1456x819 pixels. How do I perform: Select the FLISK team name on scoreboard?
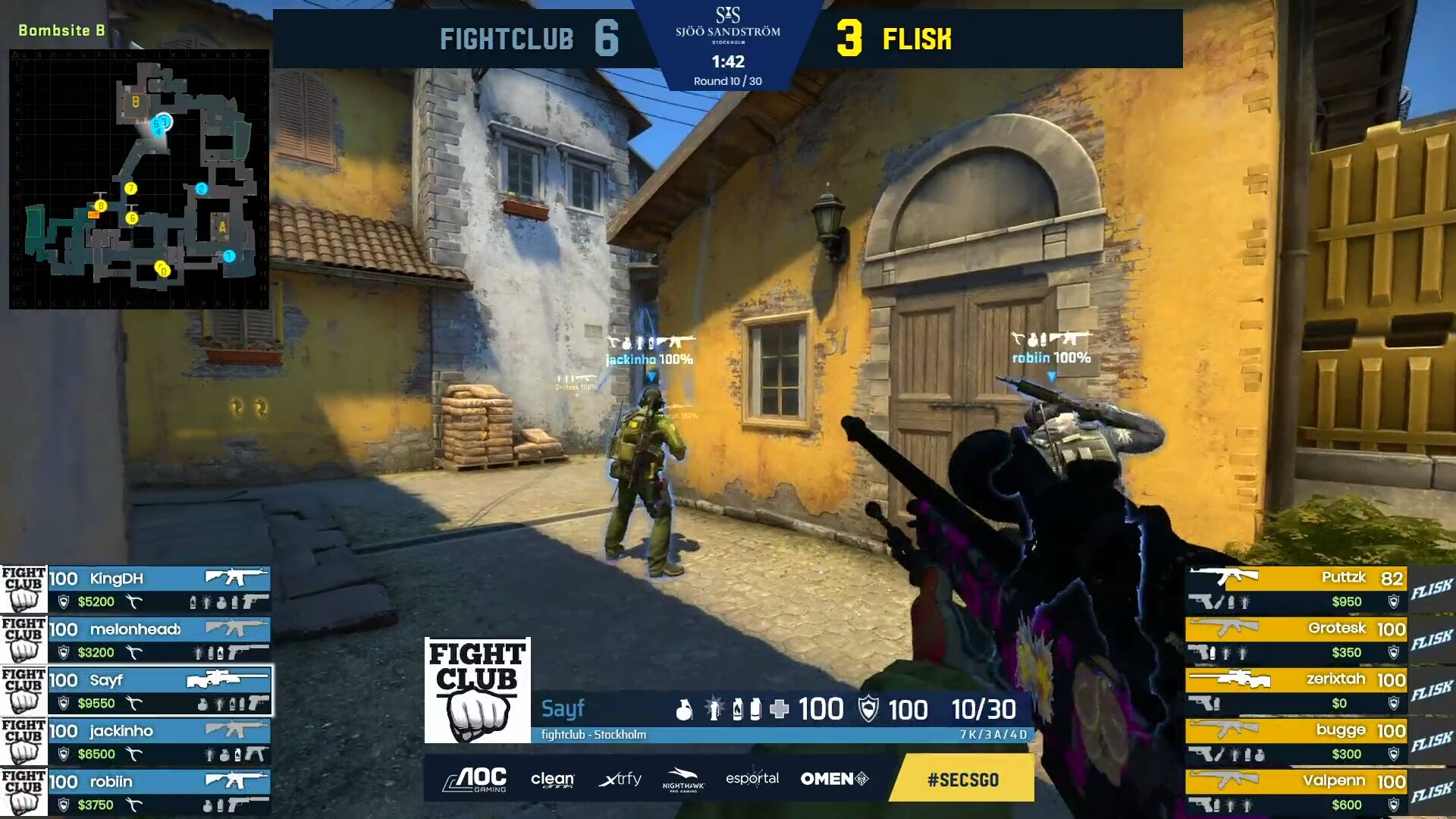click(x=917, y=39)
